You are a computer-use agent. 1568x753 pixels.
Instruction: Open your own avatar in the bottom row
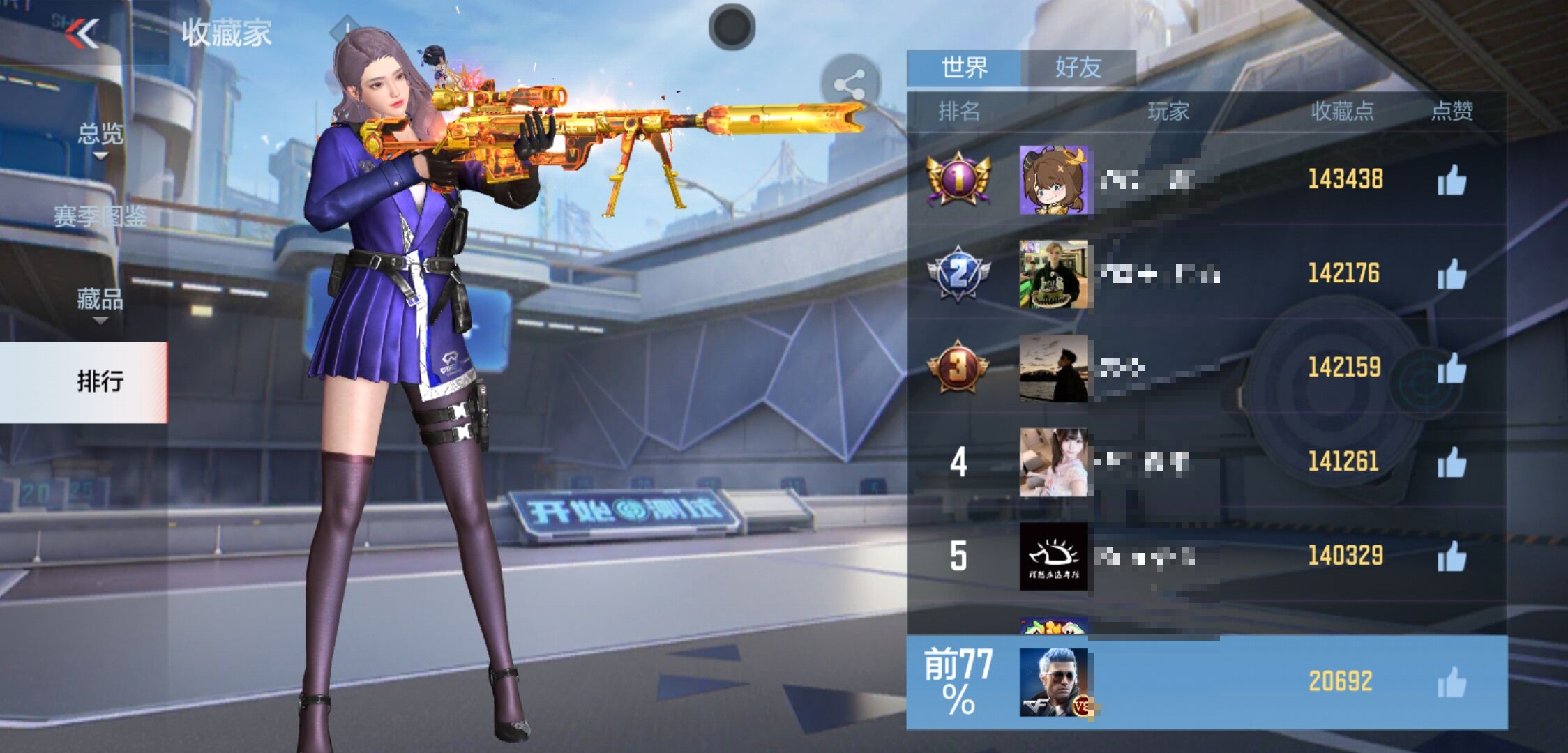1053,682
